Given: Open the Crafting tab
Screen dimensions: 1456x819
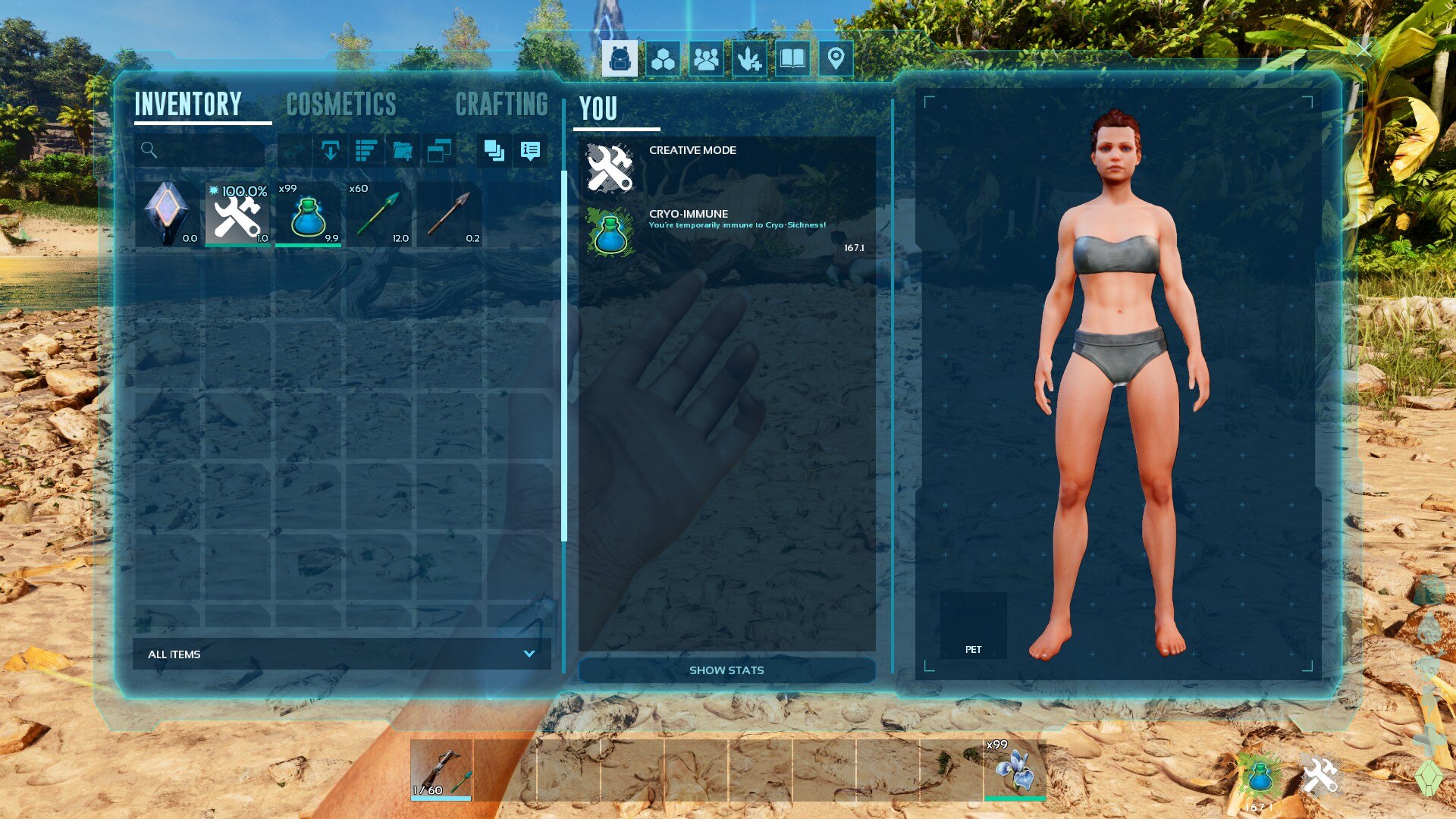Looking at the screenshot, I should (x=501, y=105).
